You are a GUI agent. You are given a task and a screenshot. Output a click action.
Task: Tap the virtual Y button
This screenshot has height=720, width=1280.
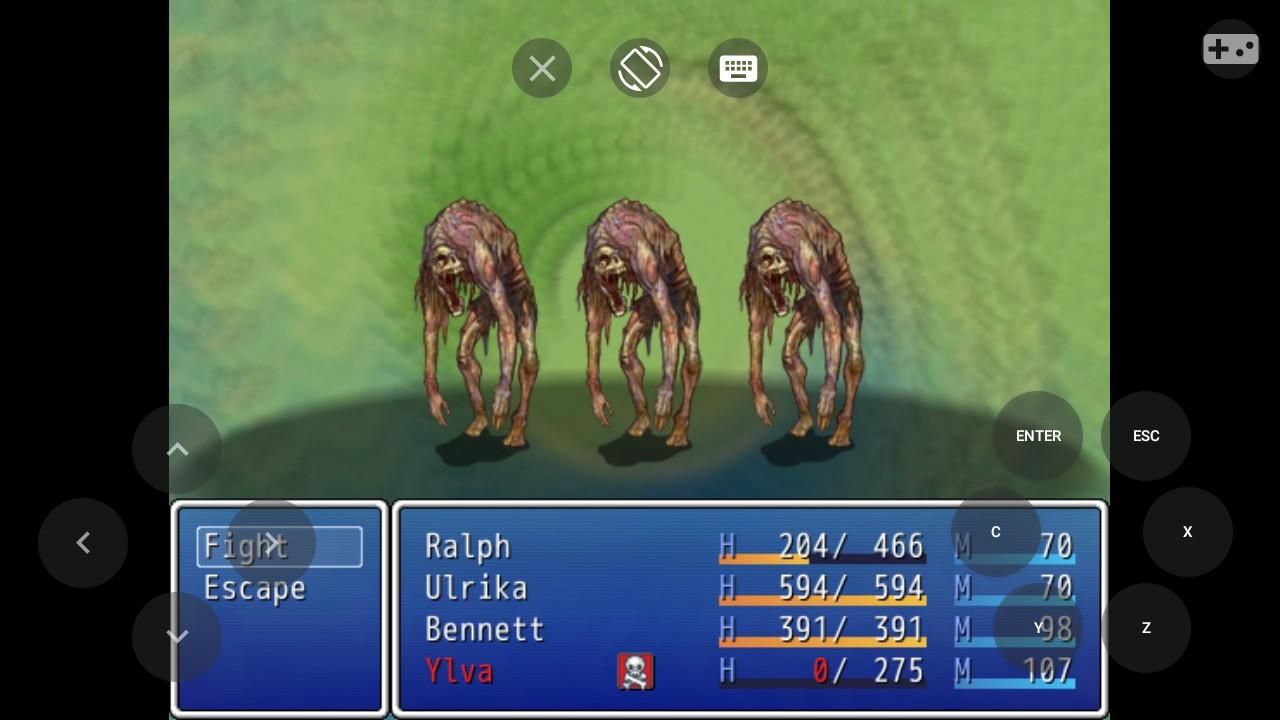tap(1038, 628)
